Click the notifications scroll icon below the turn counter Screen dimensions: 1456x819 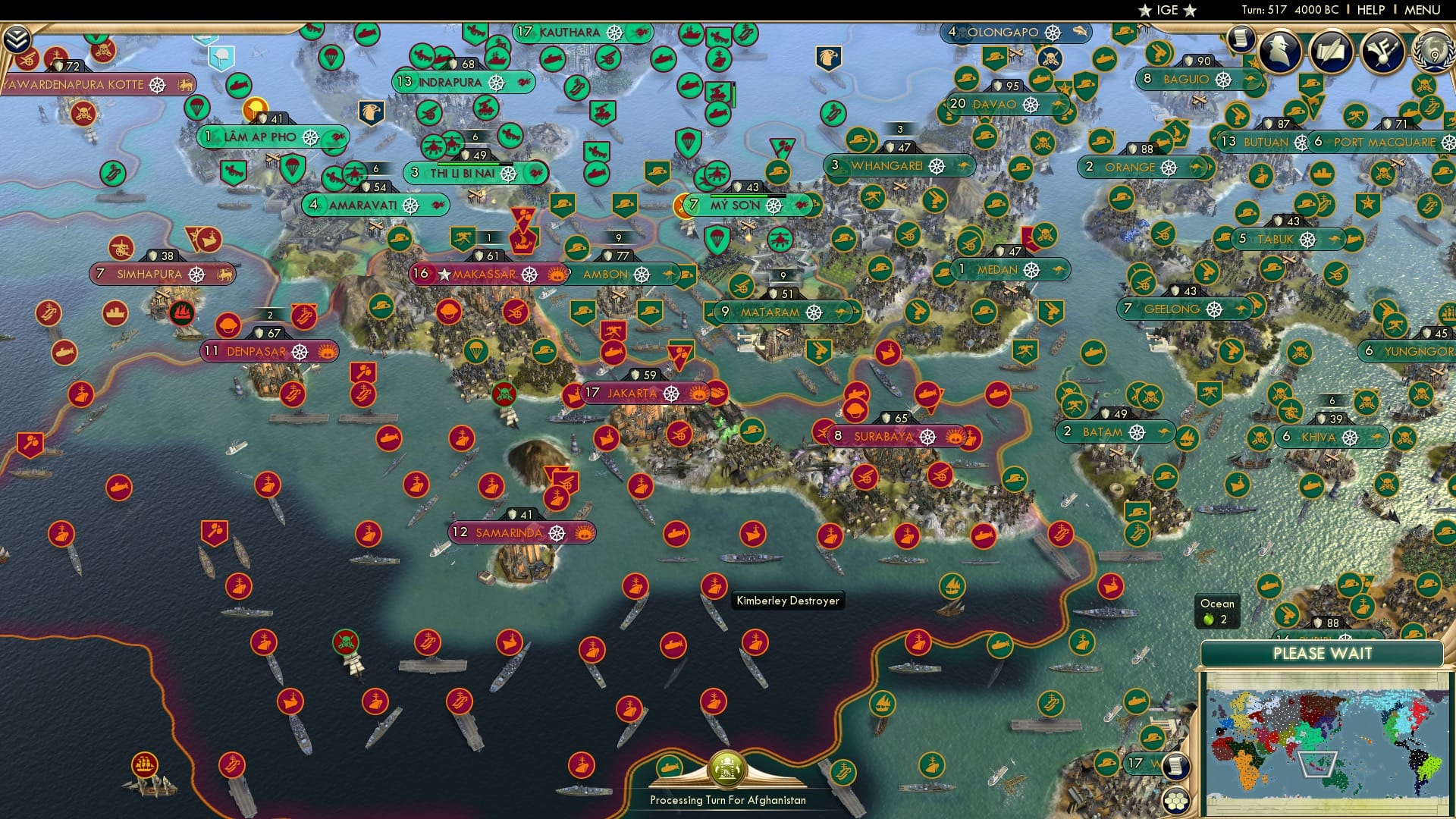coord(1241,39)
